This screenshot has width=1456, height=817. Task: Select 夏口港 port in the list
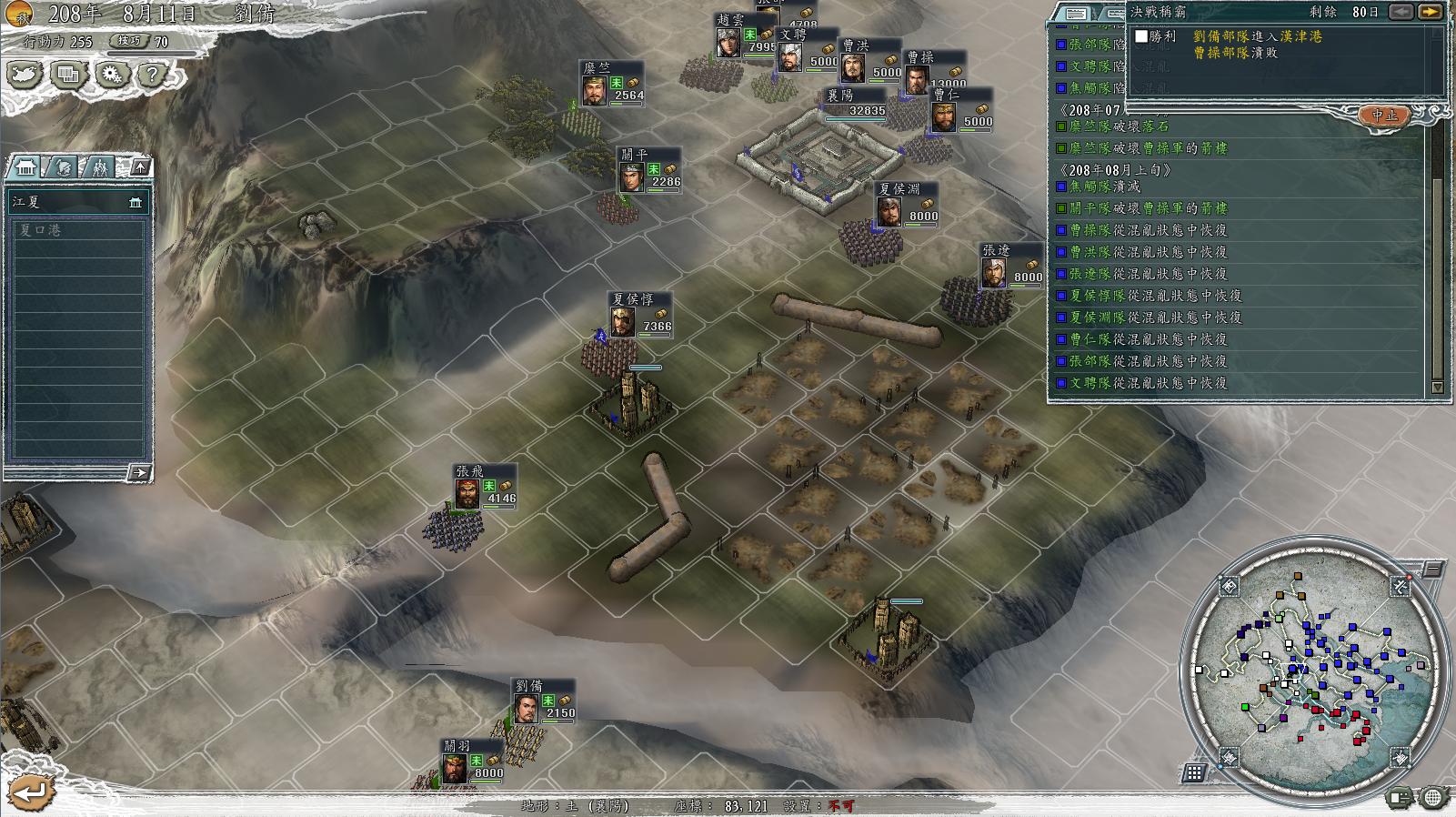[77, 230]
